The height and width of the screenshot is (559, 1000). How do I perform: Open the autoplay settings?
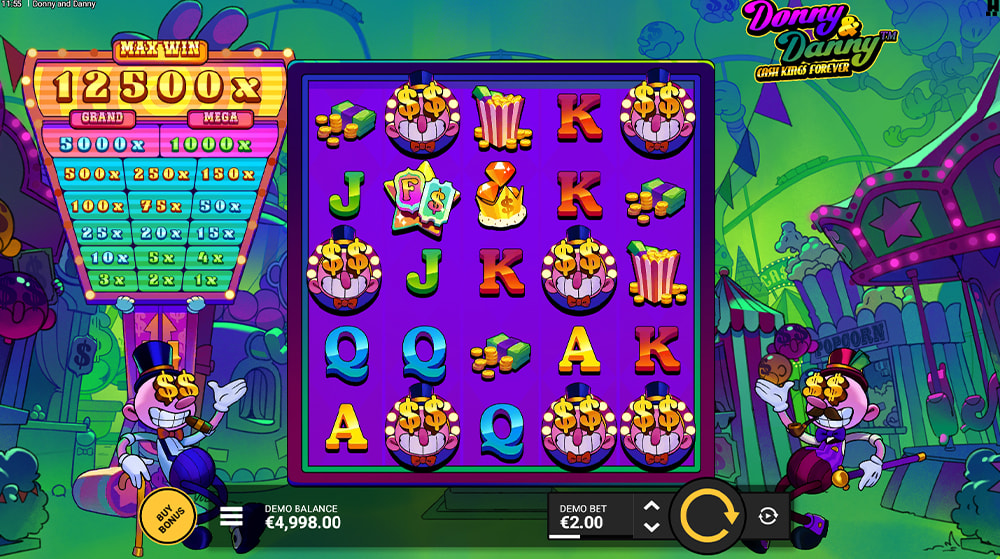(767, 516)
